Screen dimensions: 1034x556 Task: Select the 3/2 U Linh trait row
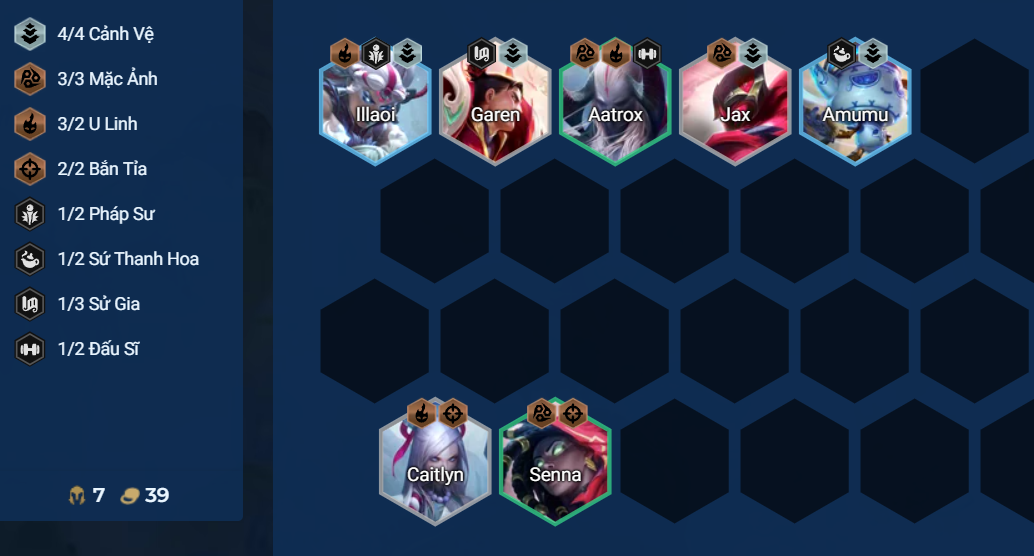[x=97, y=124]
